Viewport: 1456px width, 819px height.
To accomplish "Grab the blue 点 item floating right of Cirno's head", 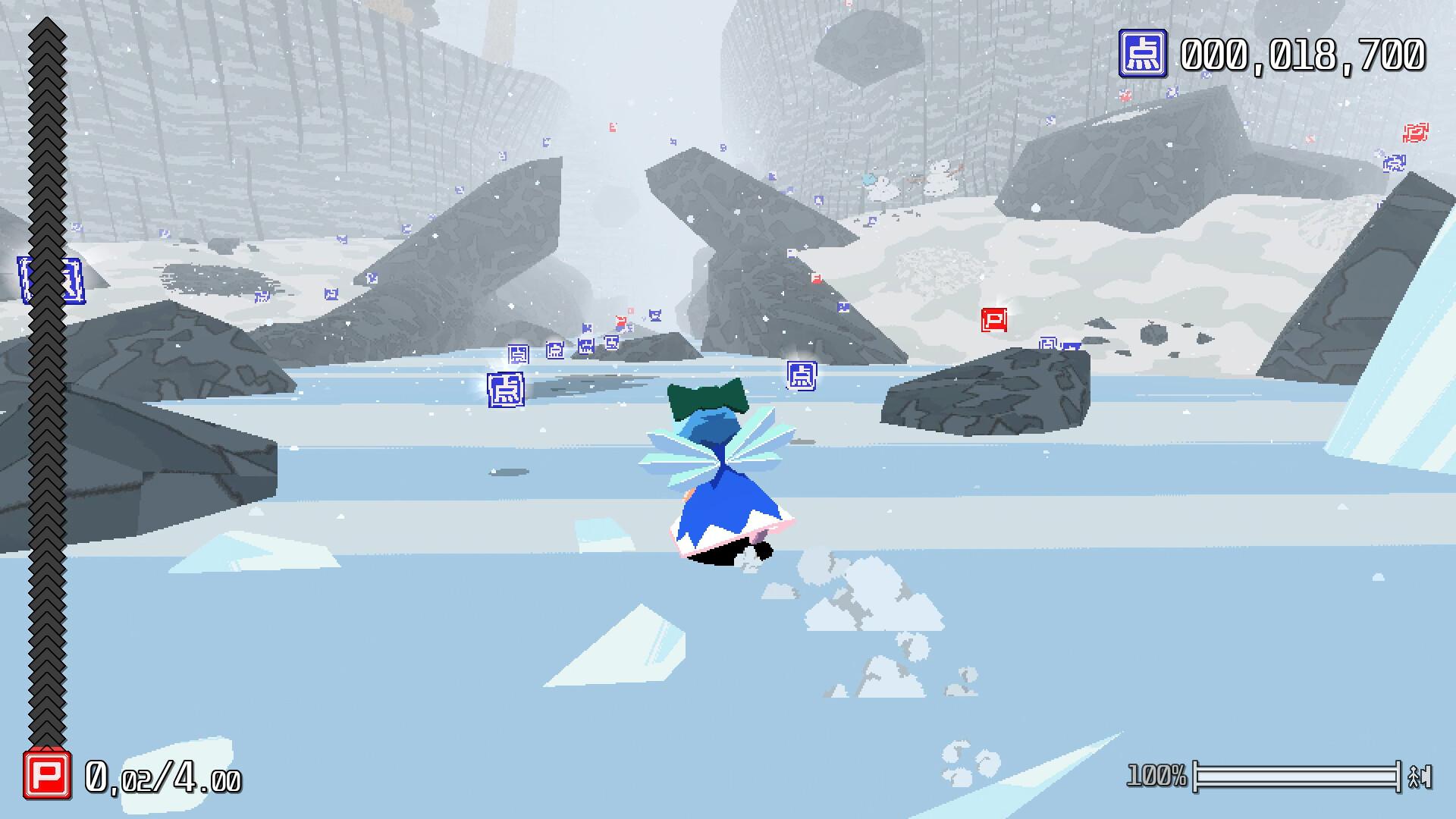I will pyautogui.click(x=802, y=375).
